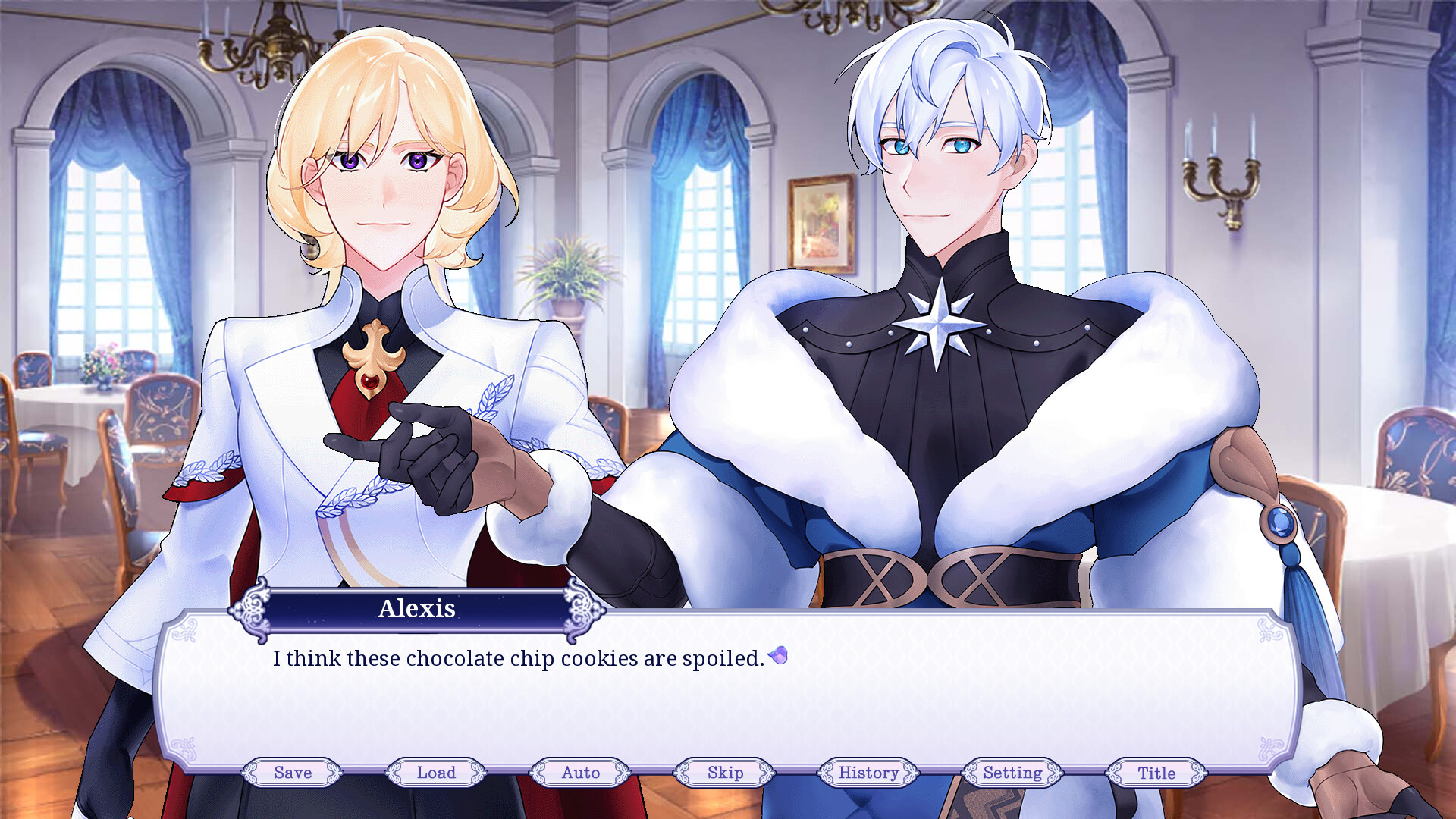Select the Save option in the quick menu
Image resolution: width=1456 pixels, height=819 pixels.
293,773
